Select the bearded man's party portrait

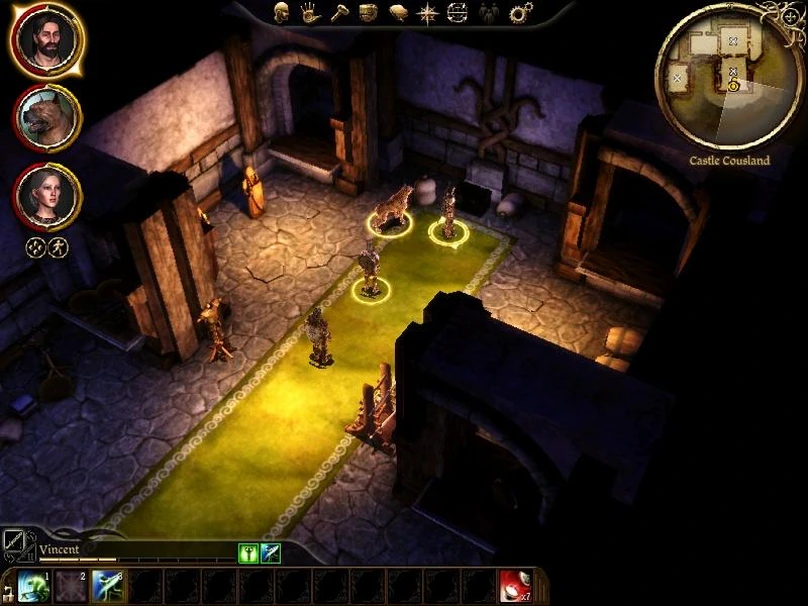click(47, 42)
